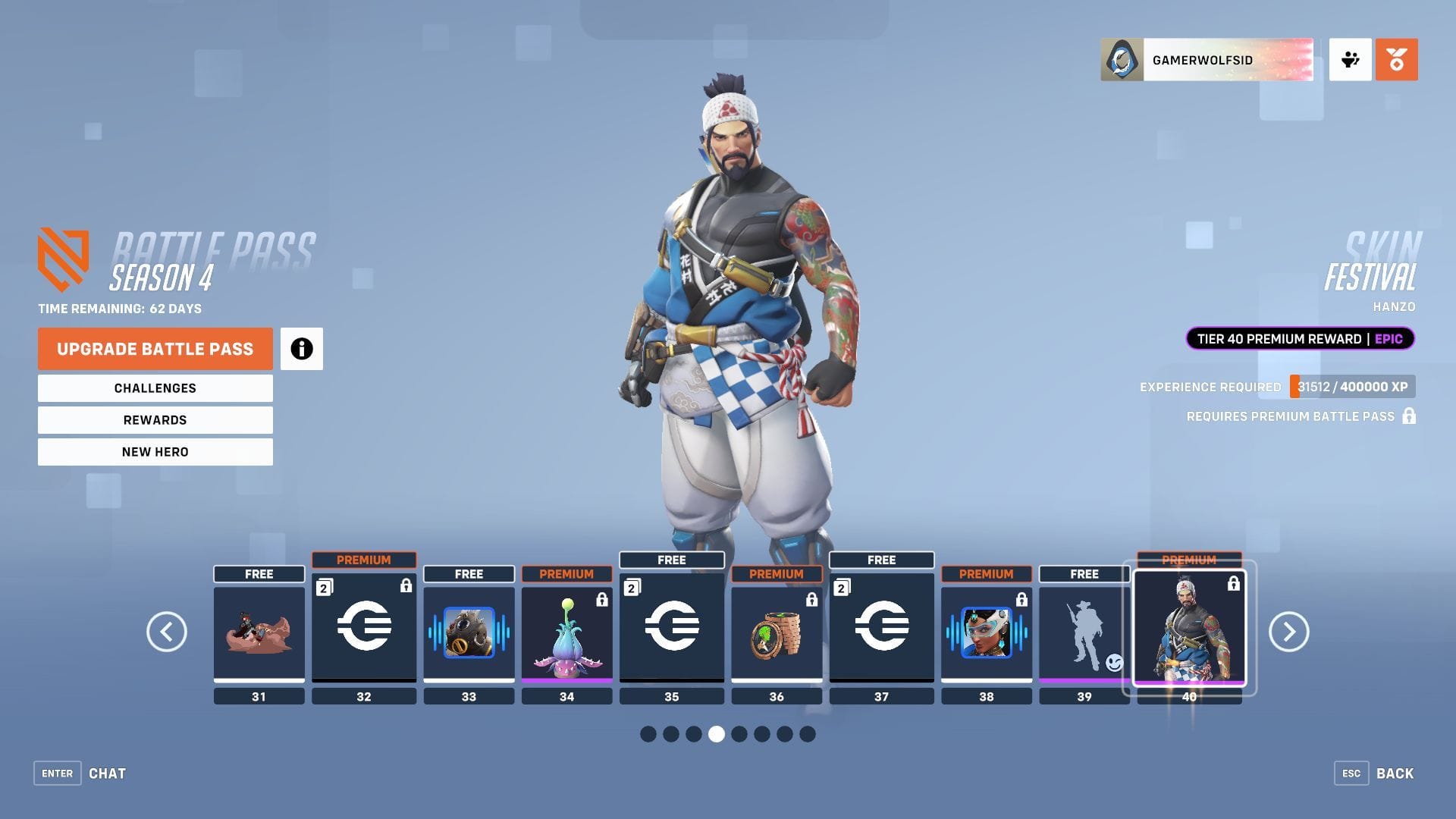The image size is (1456, 819).
Task: Open the social/groups panel in the top-right
Action: [1351, 60]
